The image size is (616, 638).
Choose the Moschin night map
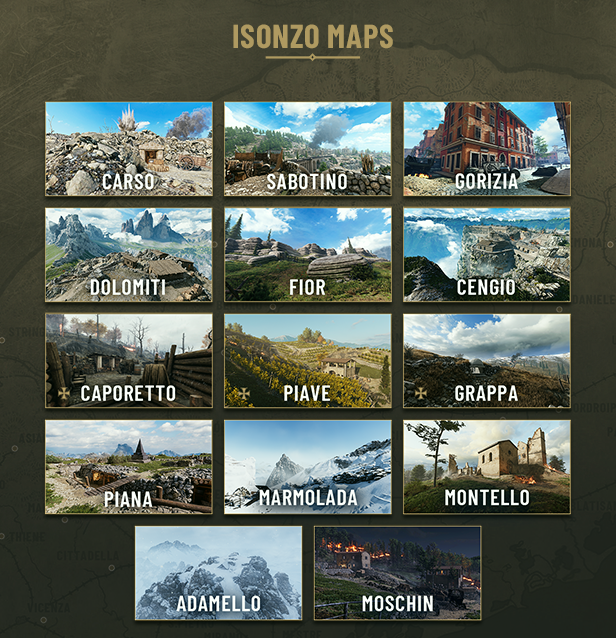397,573
